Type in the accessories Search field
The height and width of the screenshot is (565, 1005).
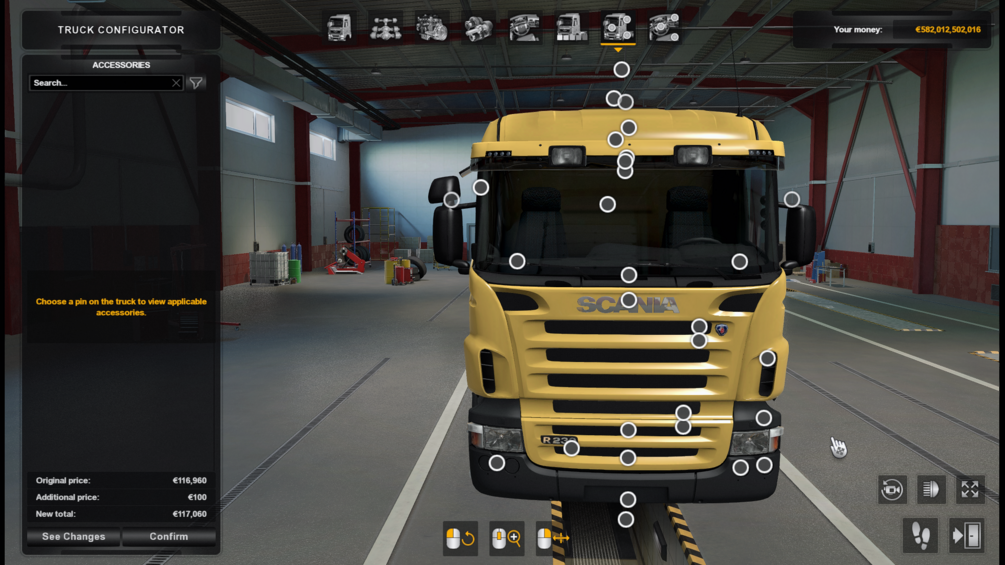point(100,83)
